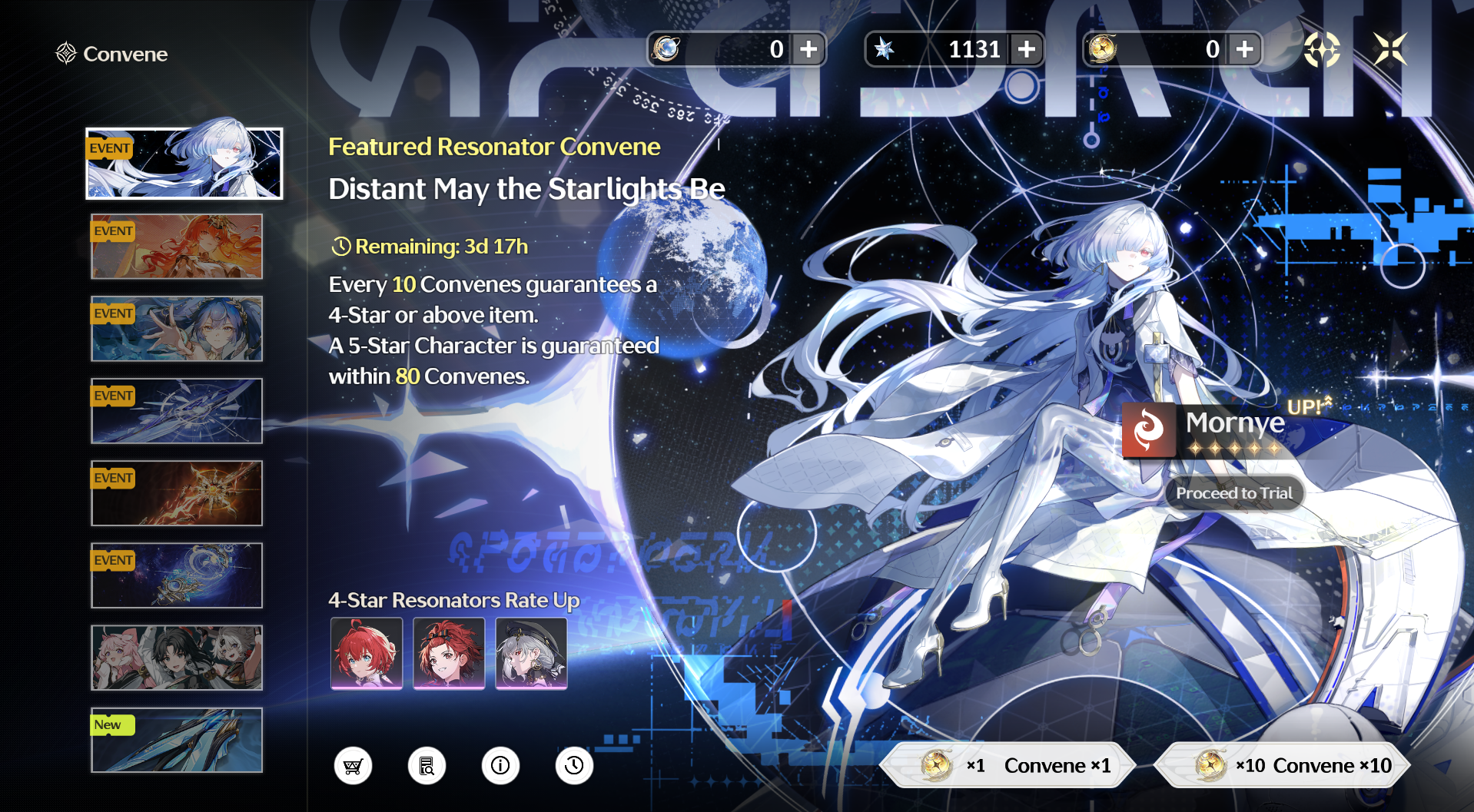This screenshot has height=812, width=1474.
Task: Open the blue-haired resonator event banner
Action: (x=177, y=329)
